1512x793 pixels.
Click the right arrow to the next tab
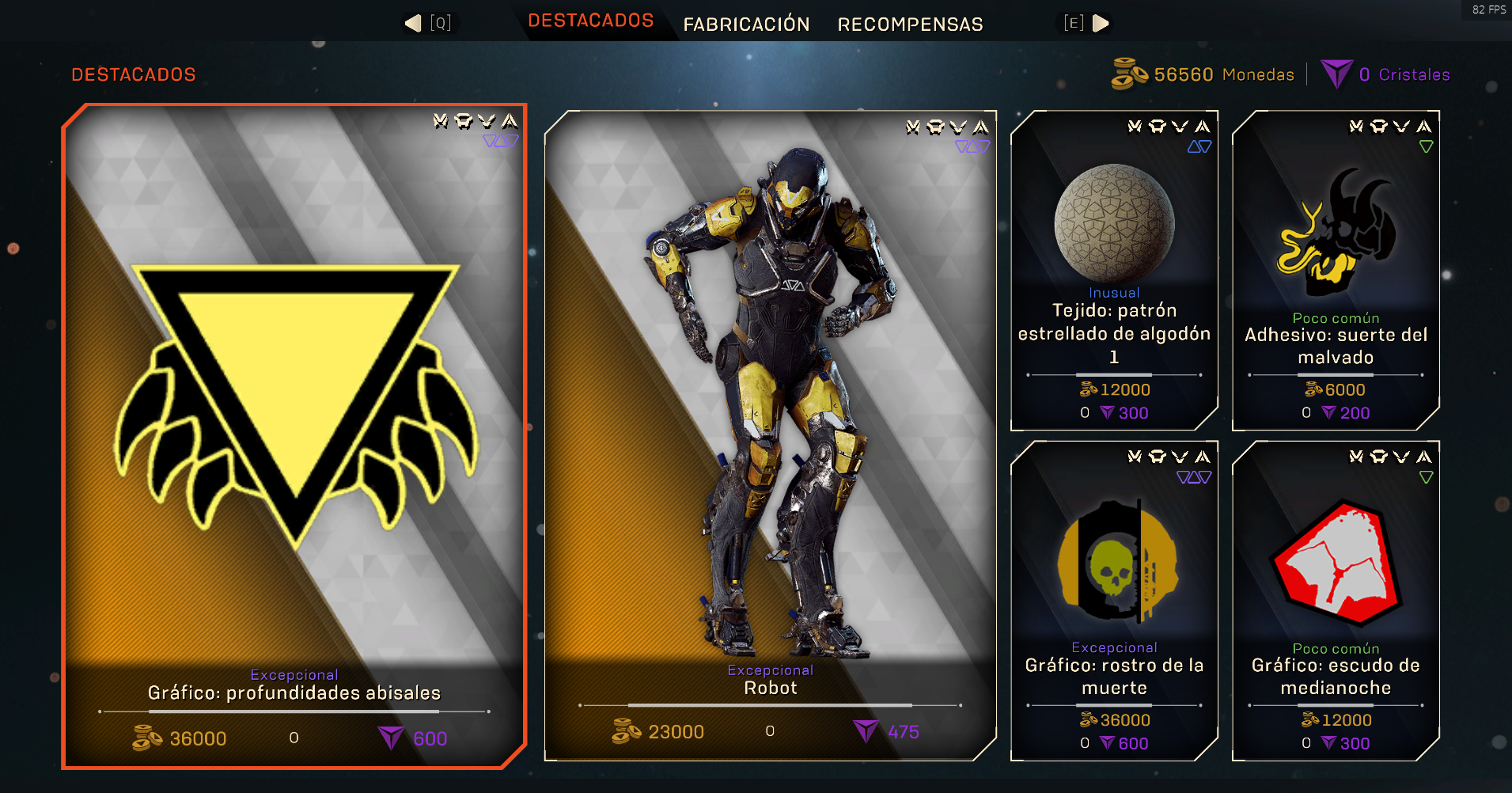1100,23
